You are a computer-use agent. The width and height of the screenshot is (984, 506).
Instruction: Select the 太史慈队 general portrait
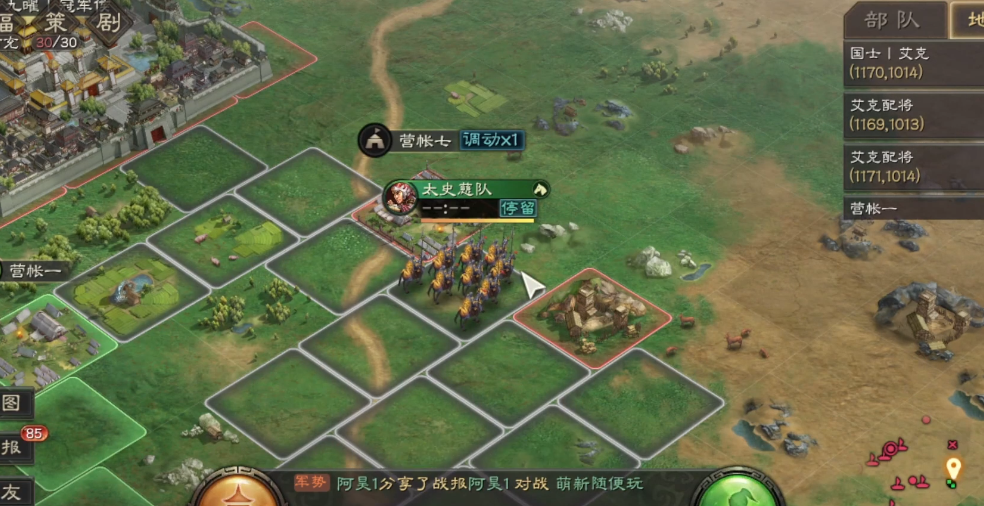(401, 197)
